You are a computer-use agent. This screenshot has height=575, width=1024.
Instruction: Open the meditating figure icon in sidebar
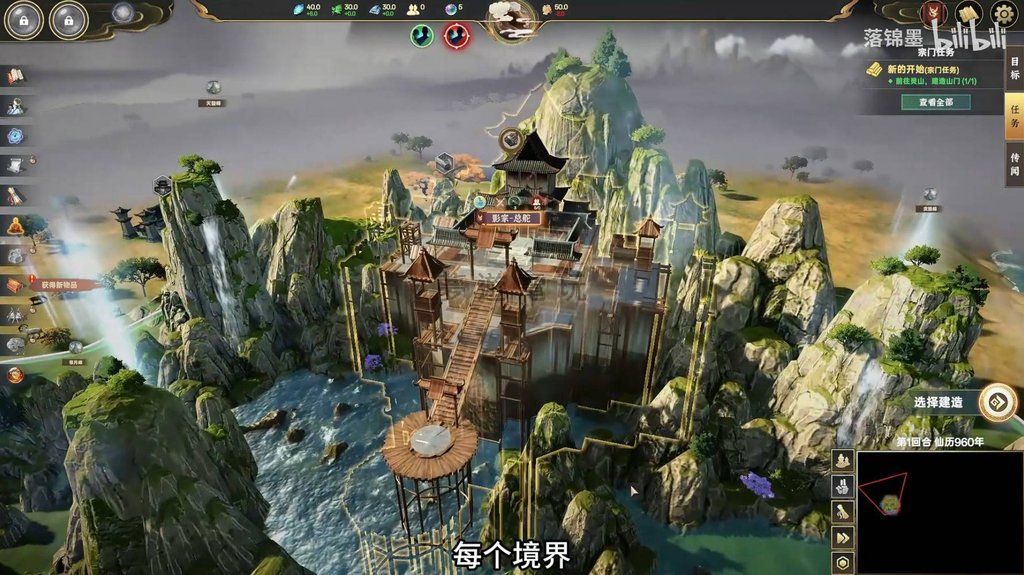(15, 226)
